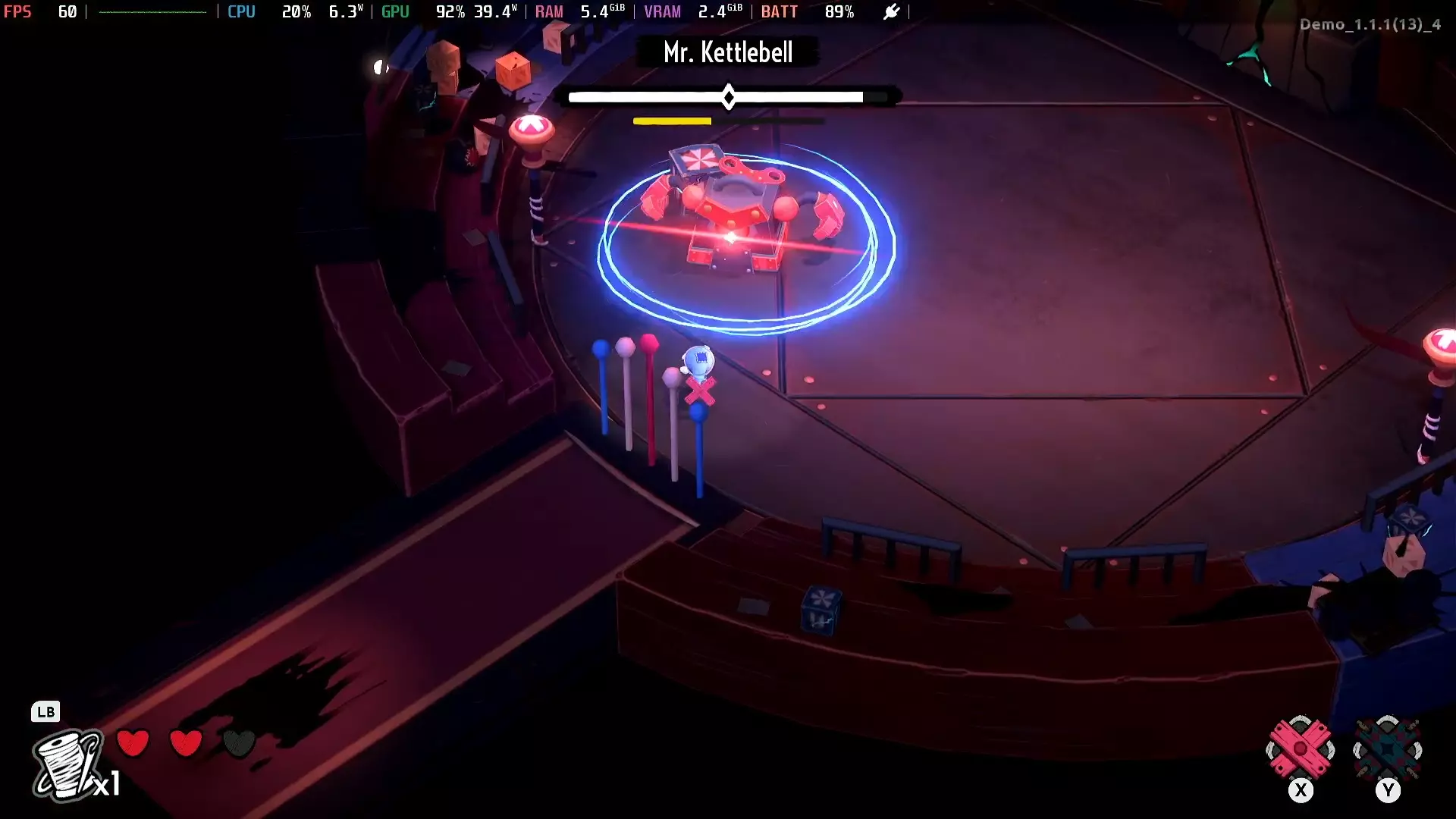The image size is (1456, 819).
Task: Click the X button circle under the pink ability
Action: tap(1301, 790)
